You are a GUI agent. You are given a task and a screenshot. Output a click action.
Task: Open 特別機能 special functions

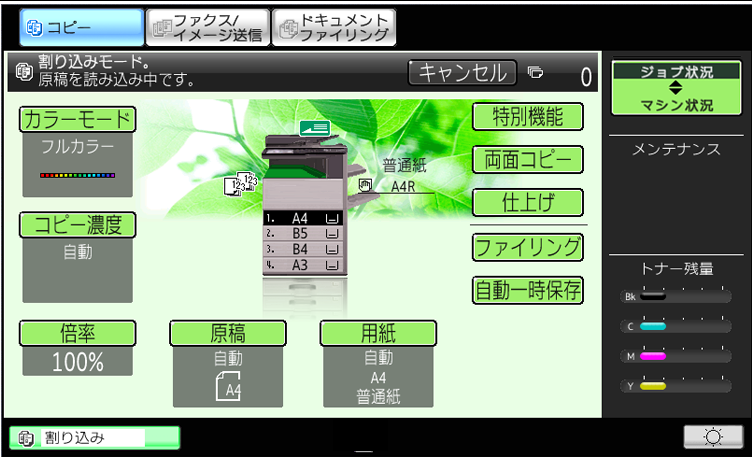(x=527, y=116)
